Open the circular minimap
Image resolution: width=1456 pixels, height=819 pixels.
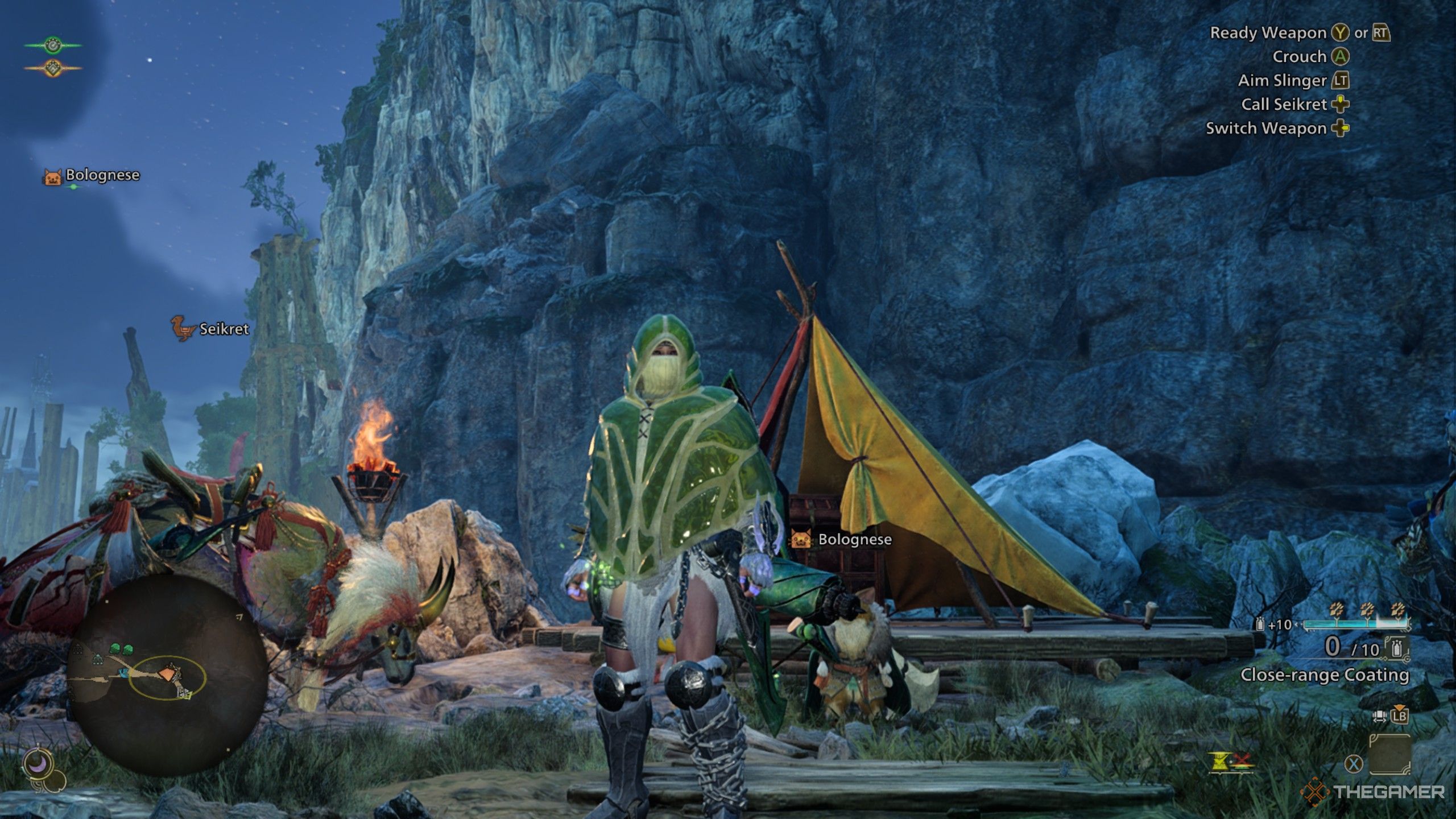tap(167, 675)
